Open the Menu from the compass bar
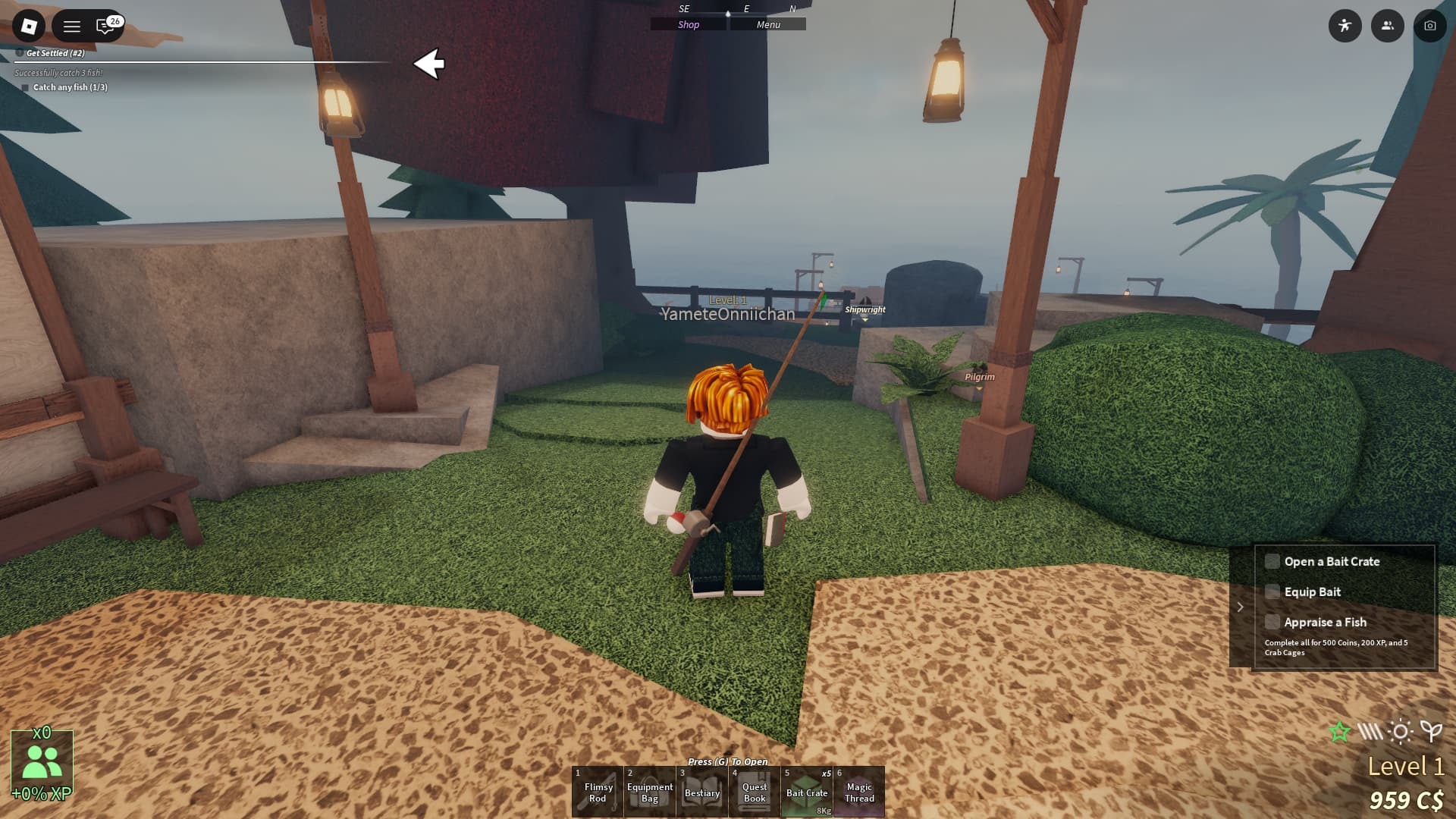Image resolution: width=1456 pixels, height=819 pixels. [768, 24]
